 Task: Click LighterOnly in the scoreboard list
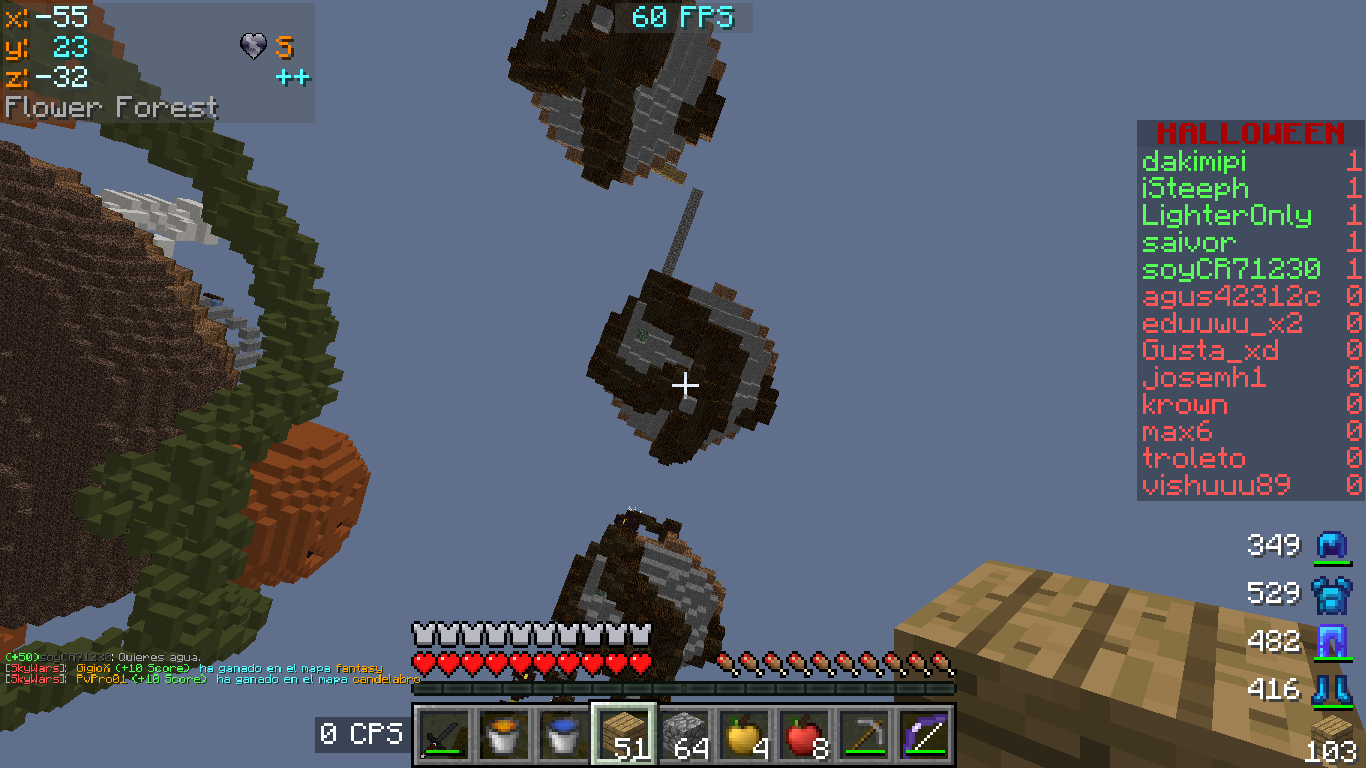pyautogui.click(x=1226, y=216)
